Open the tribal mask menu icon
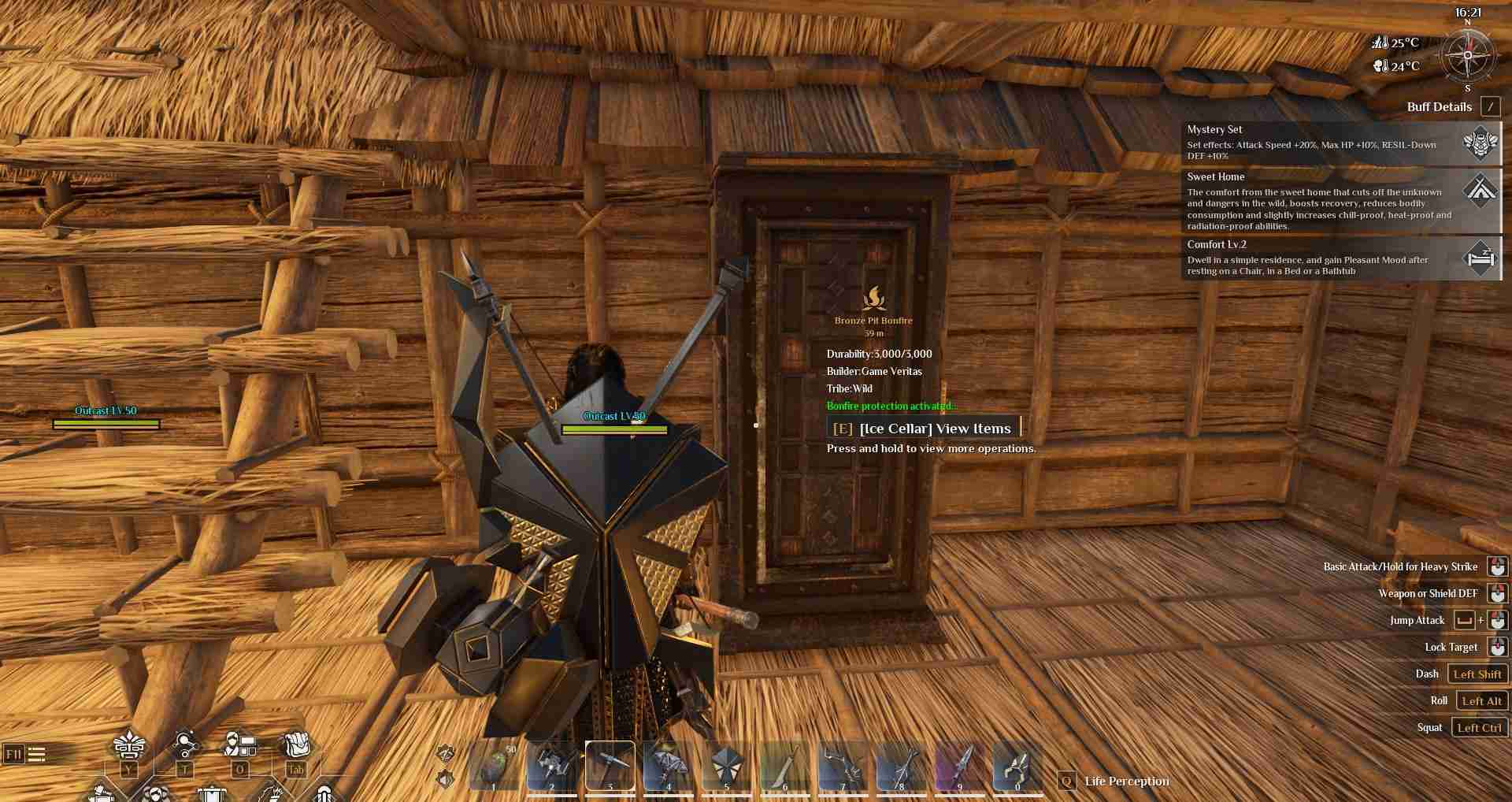 pos(129,745)
